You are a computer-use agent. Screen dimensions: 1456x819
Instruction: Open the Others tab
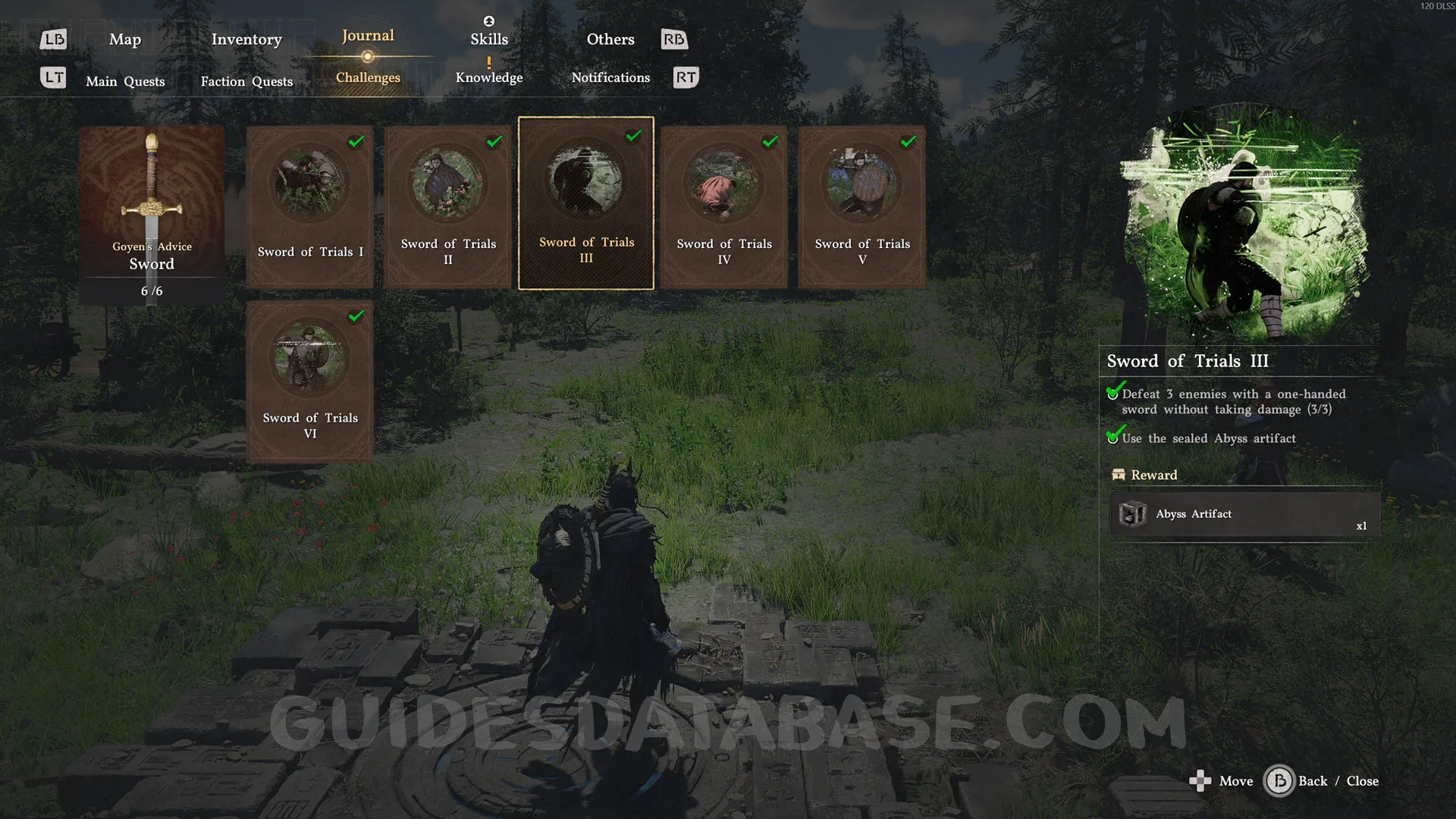(x=610, y=39)
